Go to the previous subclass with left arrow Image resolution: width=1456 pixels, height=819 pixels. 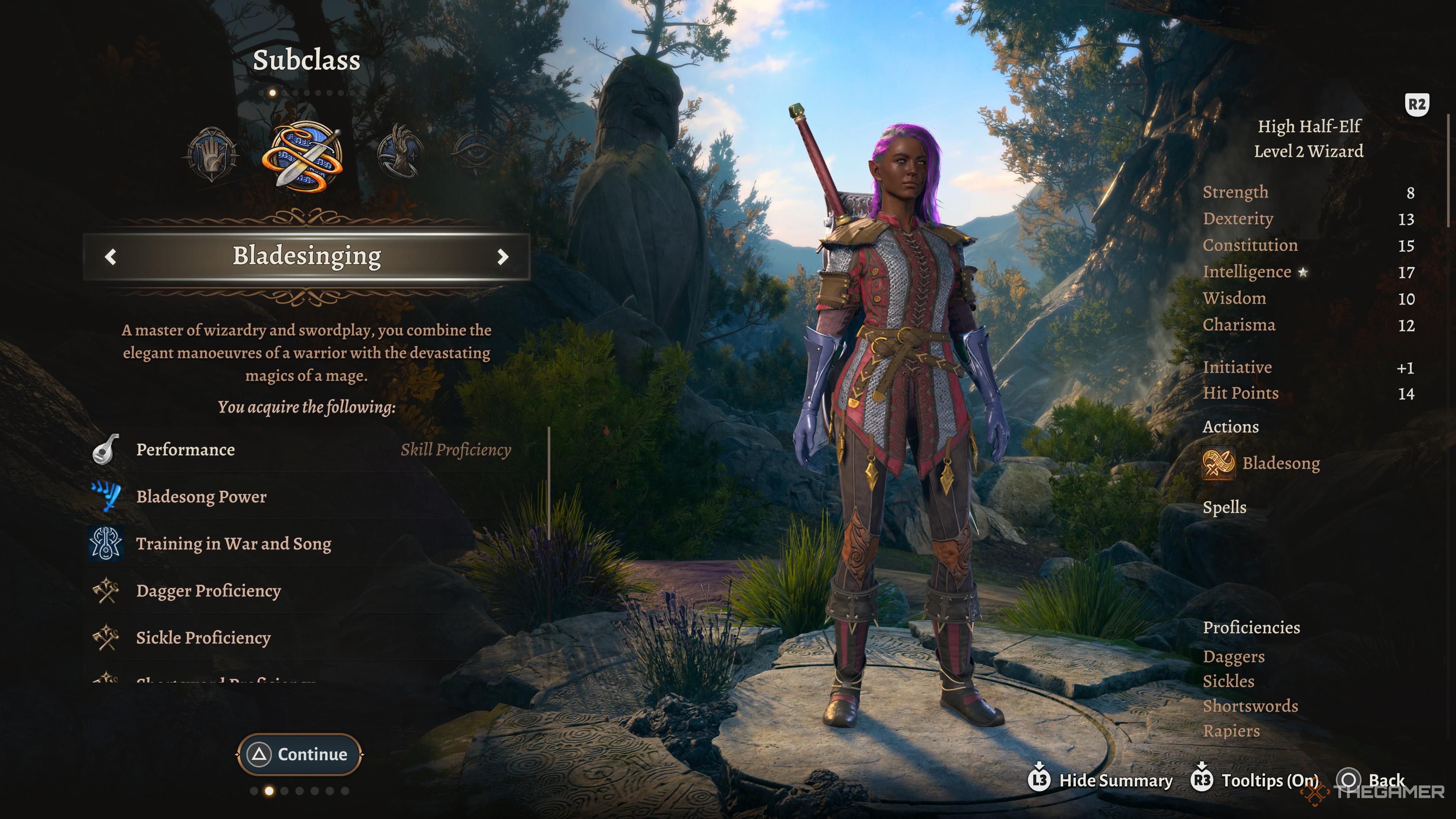click(x=111, y=257)
